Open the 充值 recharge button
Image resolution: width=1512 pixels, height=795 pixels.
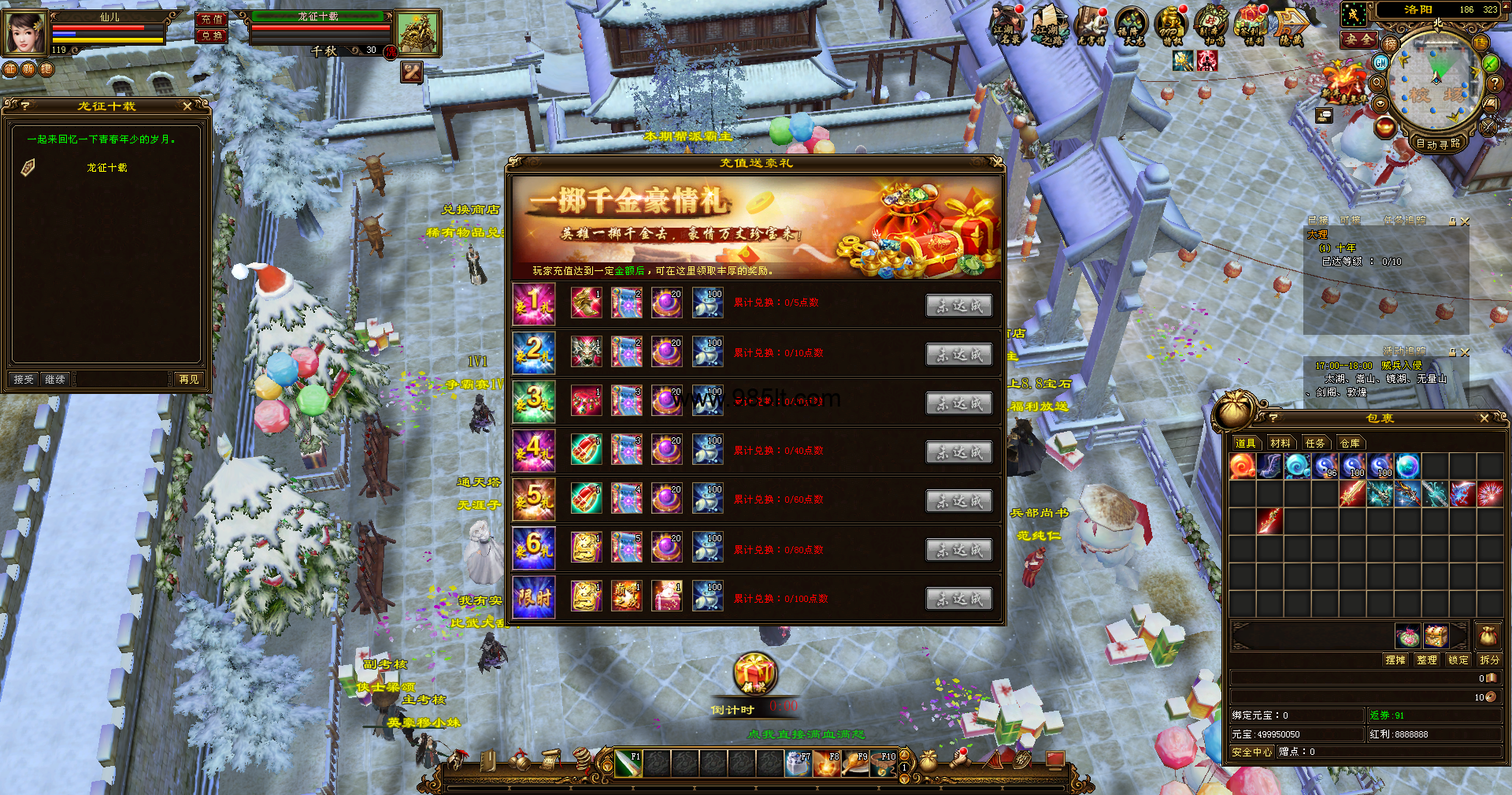tap(211, 19)
